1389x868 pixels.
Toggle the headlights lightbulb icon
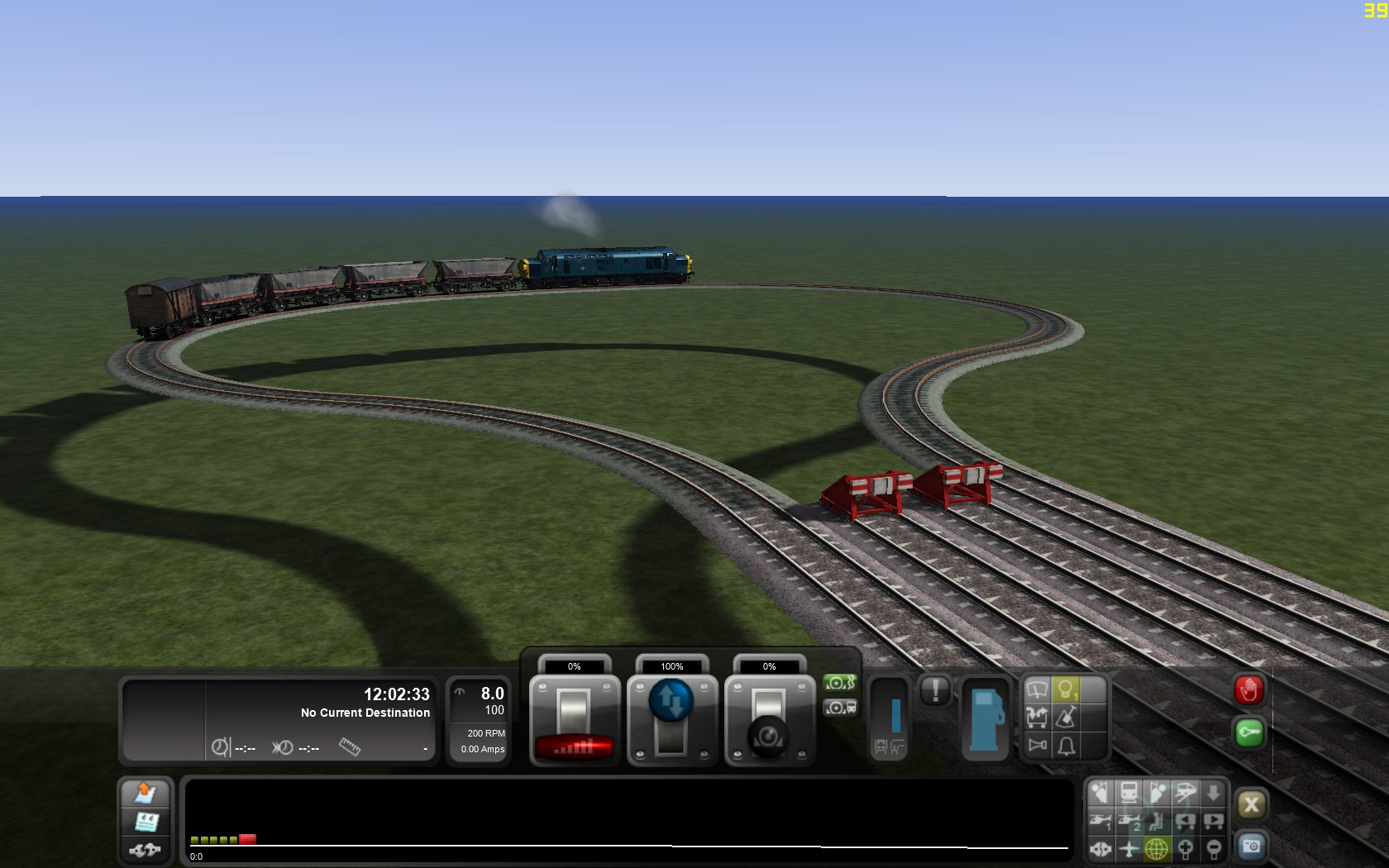(1066, 689)
